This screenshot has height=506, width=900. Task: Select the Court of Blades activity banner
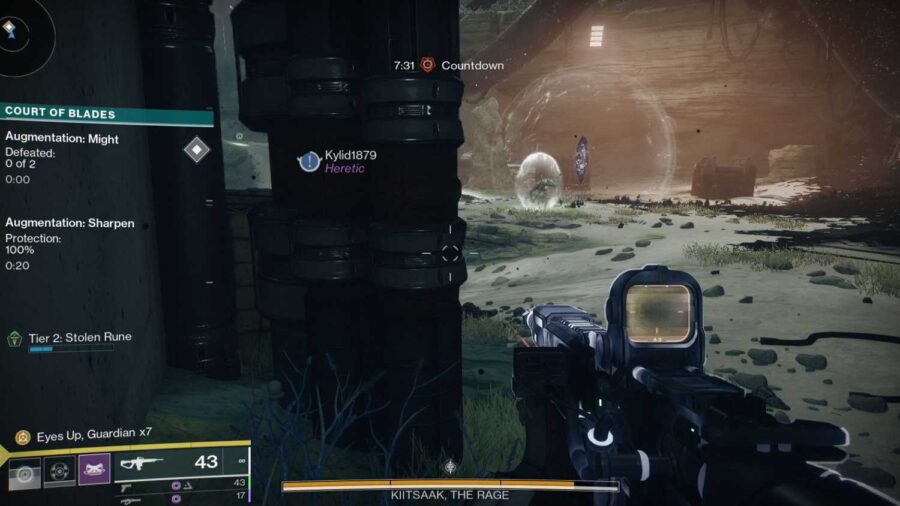point(106,114)
